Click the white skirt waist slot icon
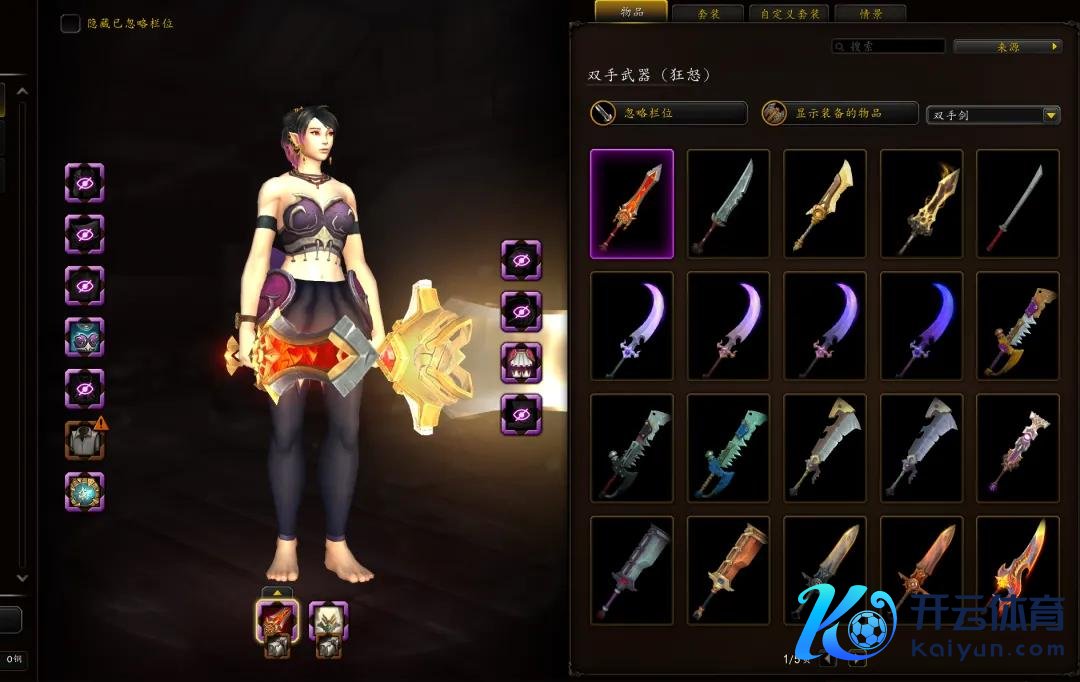Viewport: 1080px width, 682px height. click(521, 362)
